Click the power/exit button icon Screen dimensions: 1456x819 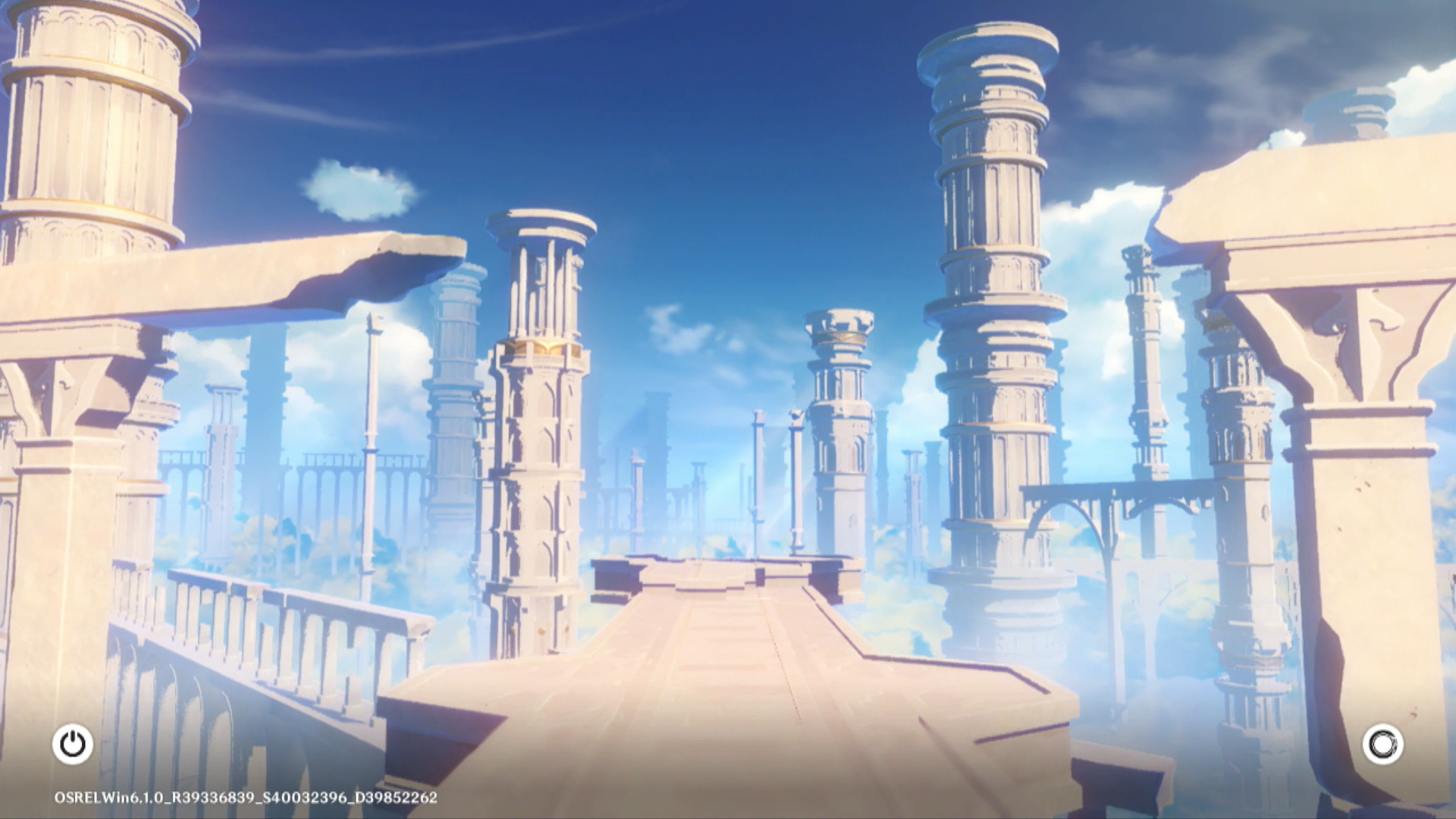pos(73,744)
